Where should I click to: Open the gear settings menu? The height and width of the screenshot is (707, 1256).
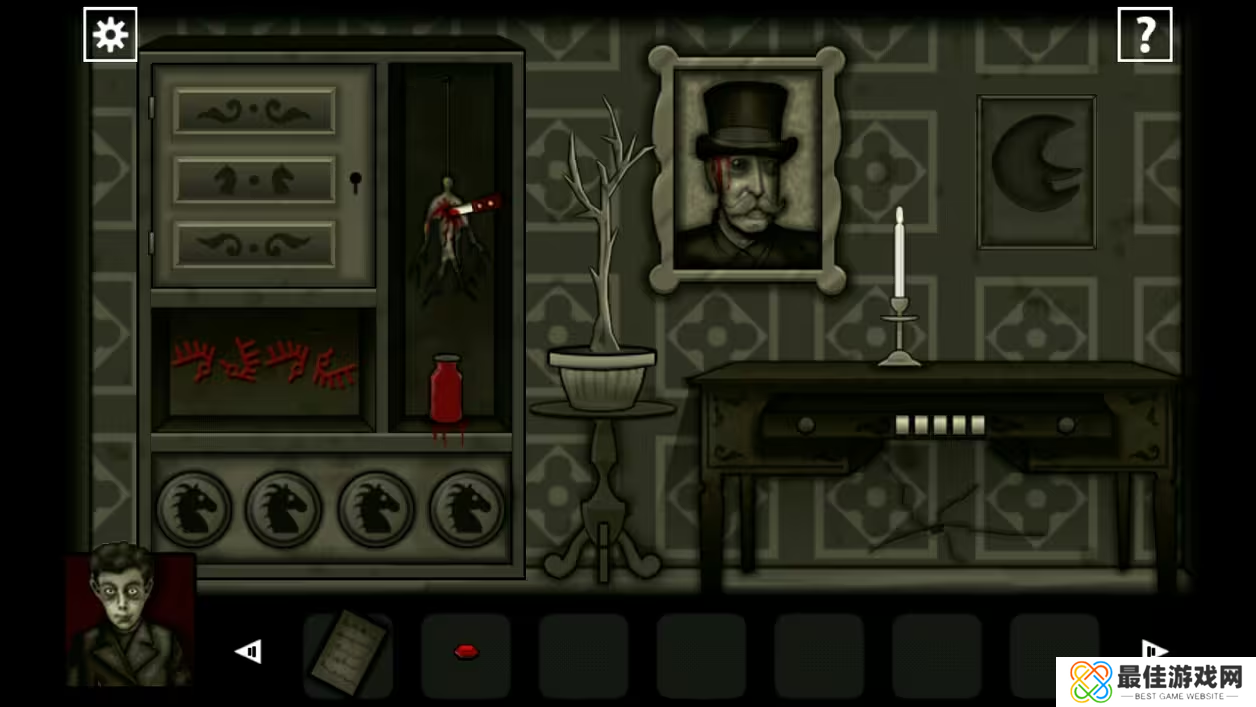[110, 35]
